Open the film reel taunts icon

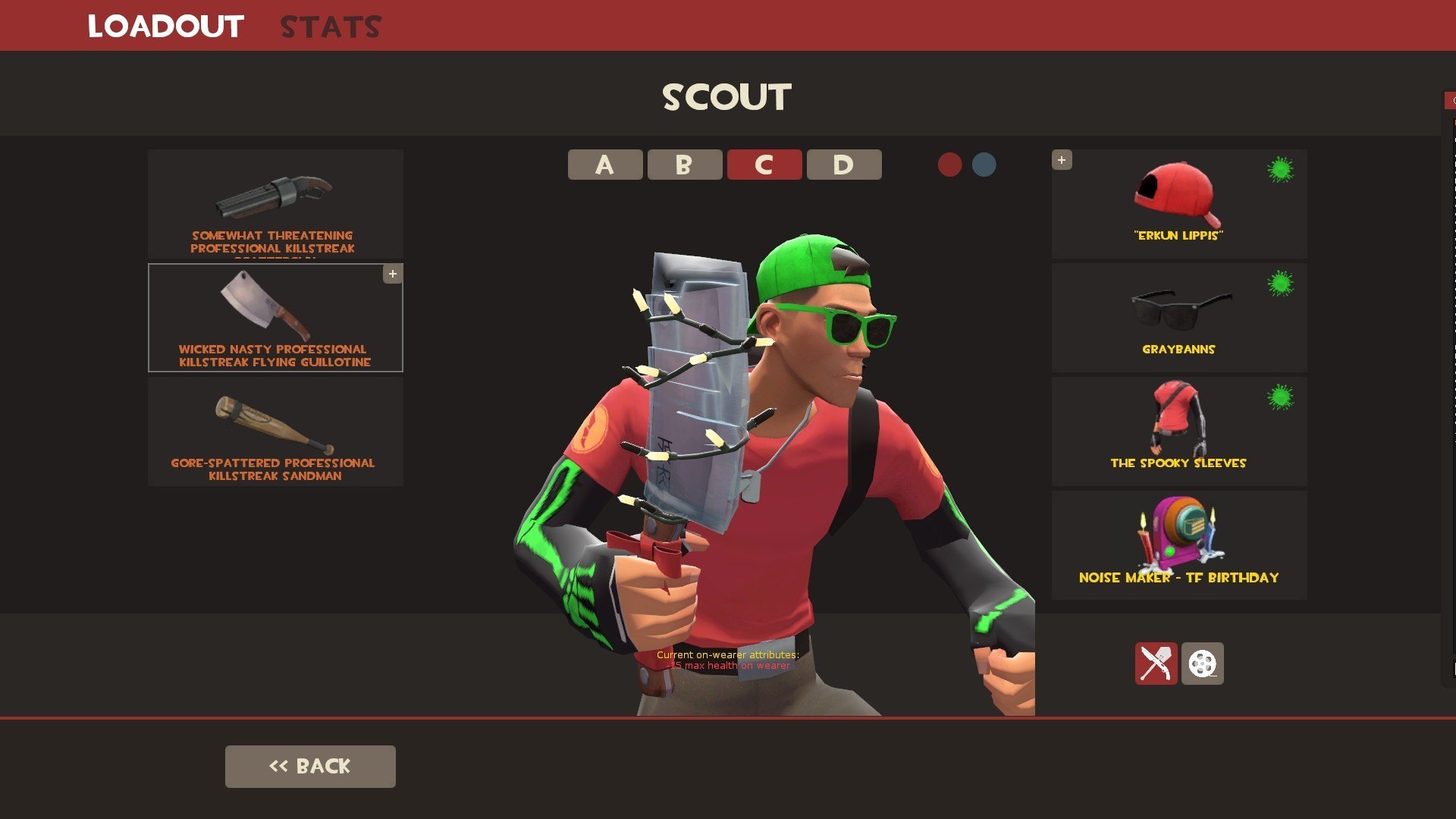[1202, 664]
